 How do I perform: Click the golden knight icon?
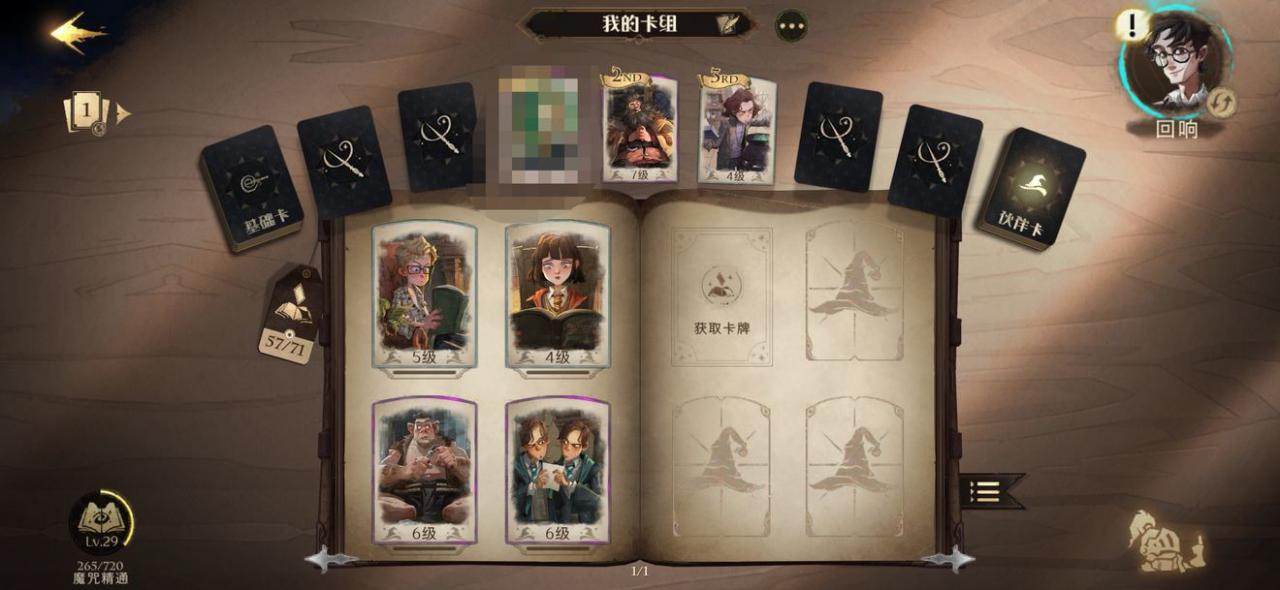coord(1167,541)
